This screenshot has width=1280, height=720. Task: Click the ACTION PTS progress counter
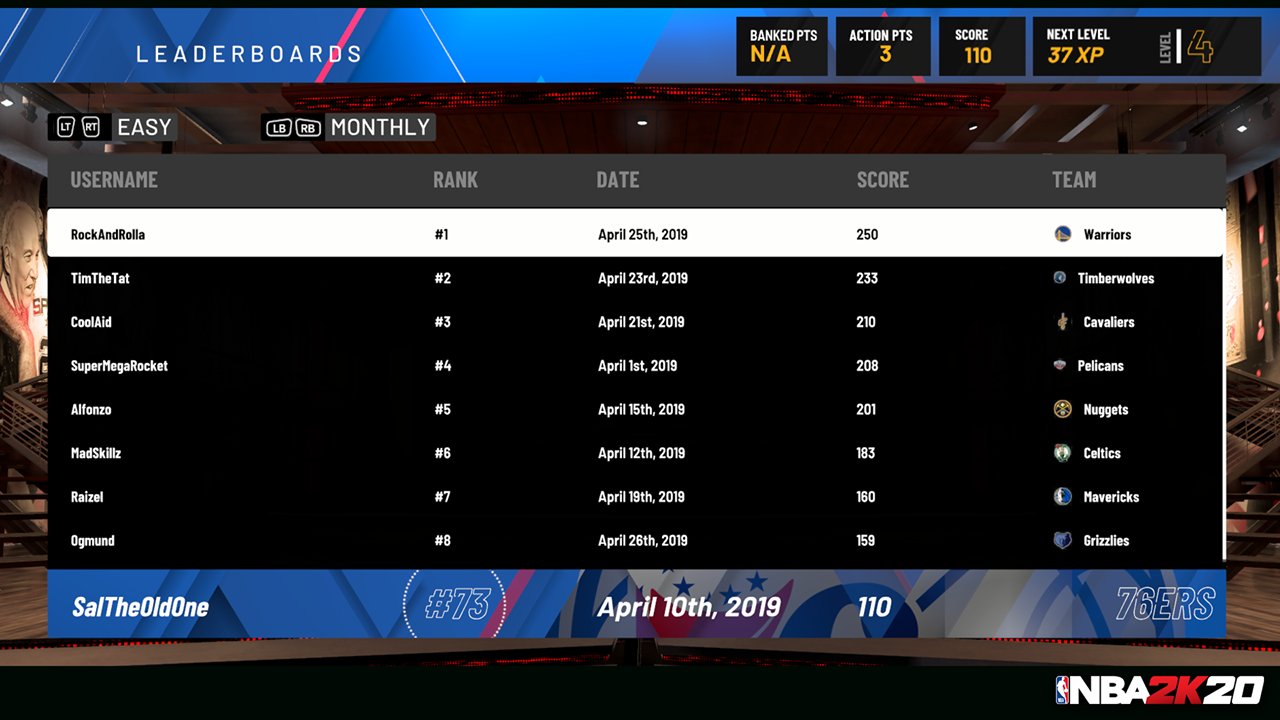pyautogui.click(x=882, y=45)
